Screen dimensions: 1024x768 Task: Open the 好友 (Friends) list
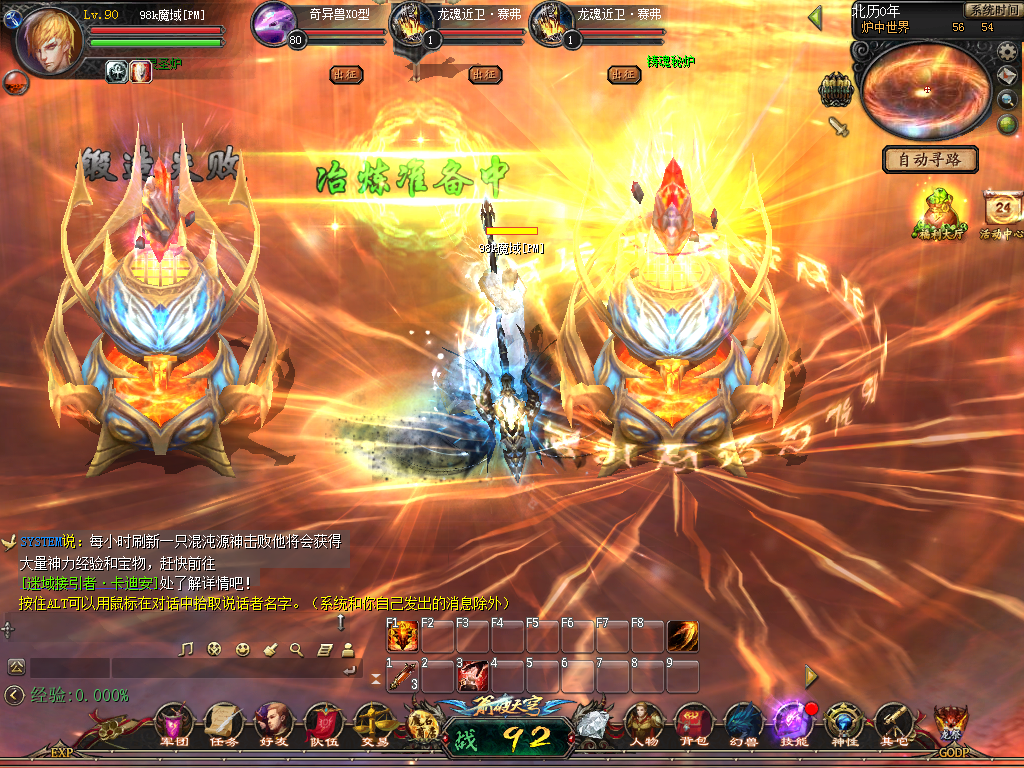click(x=272, y=722)
